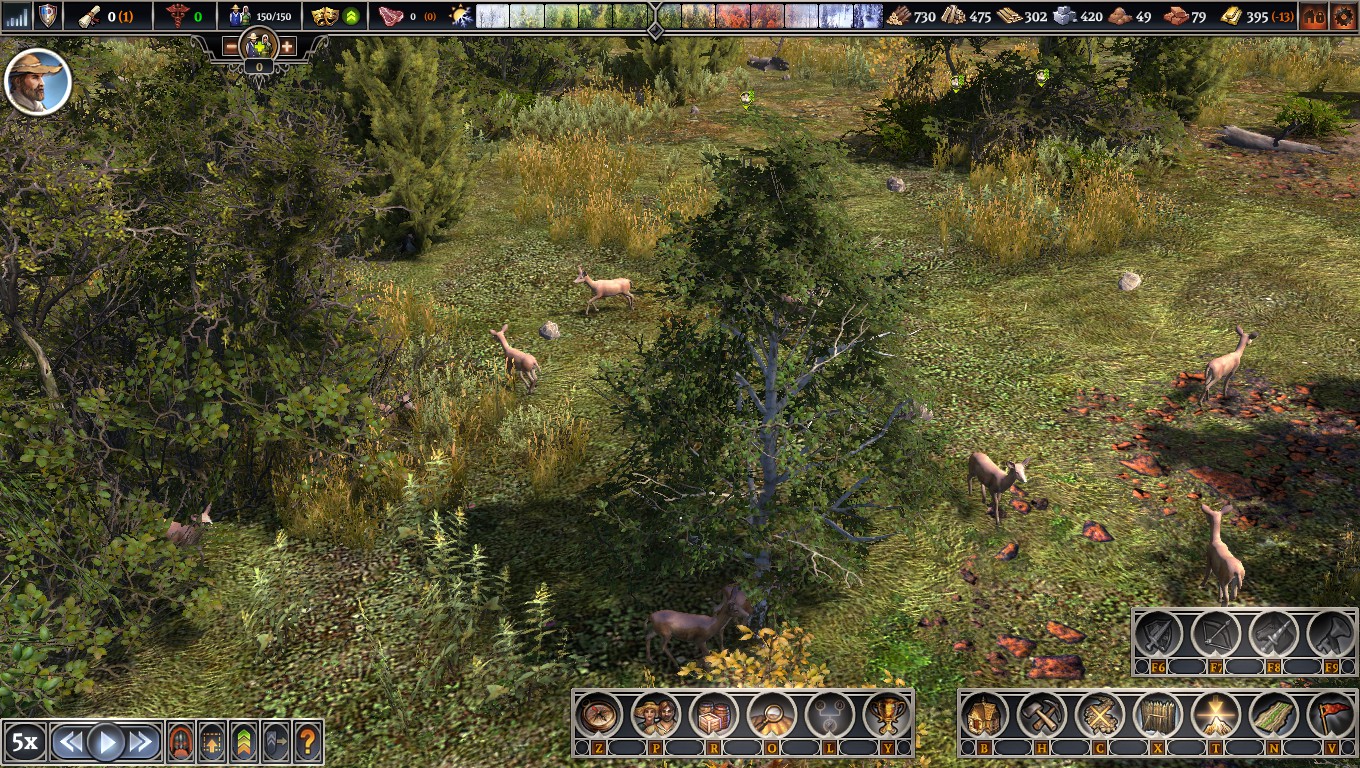Open the crates and barrels resources panel

pos(714,715)
